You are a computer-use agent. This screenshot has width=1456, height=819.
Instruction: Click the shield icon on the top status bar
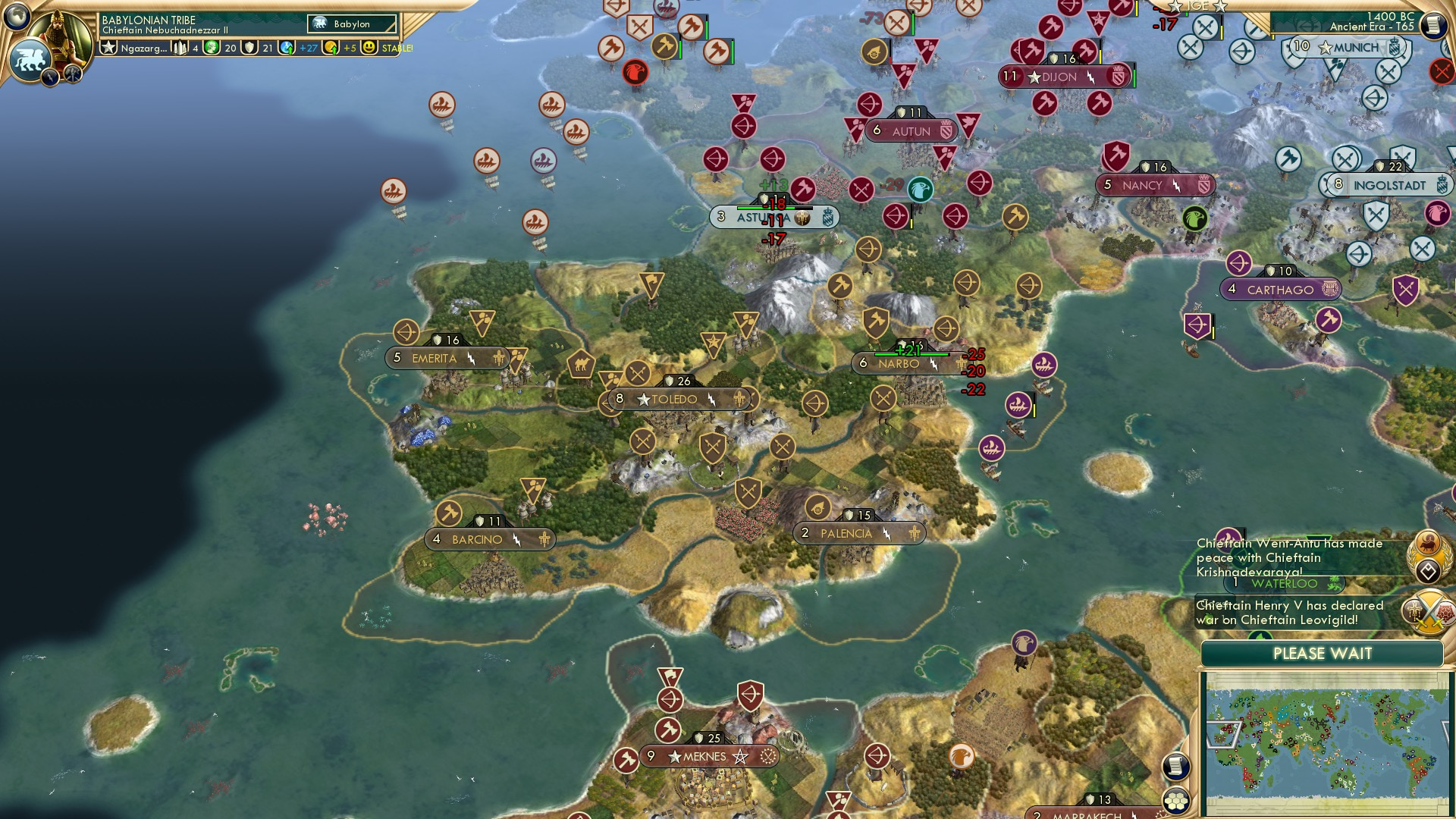point(250,49)
